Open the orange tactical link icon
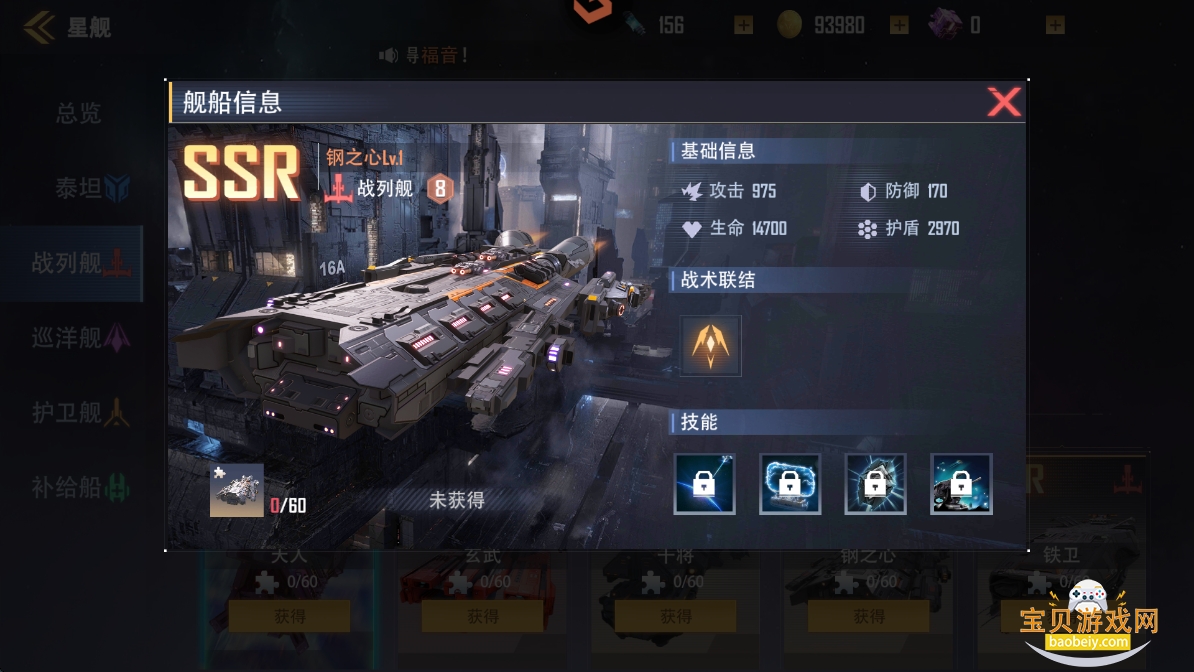 711,346
